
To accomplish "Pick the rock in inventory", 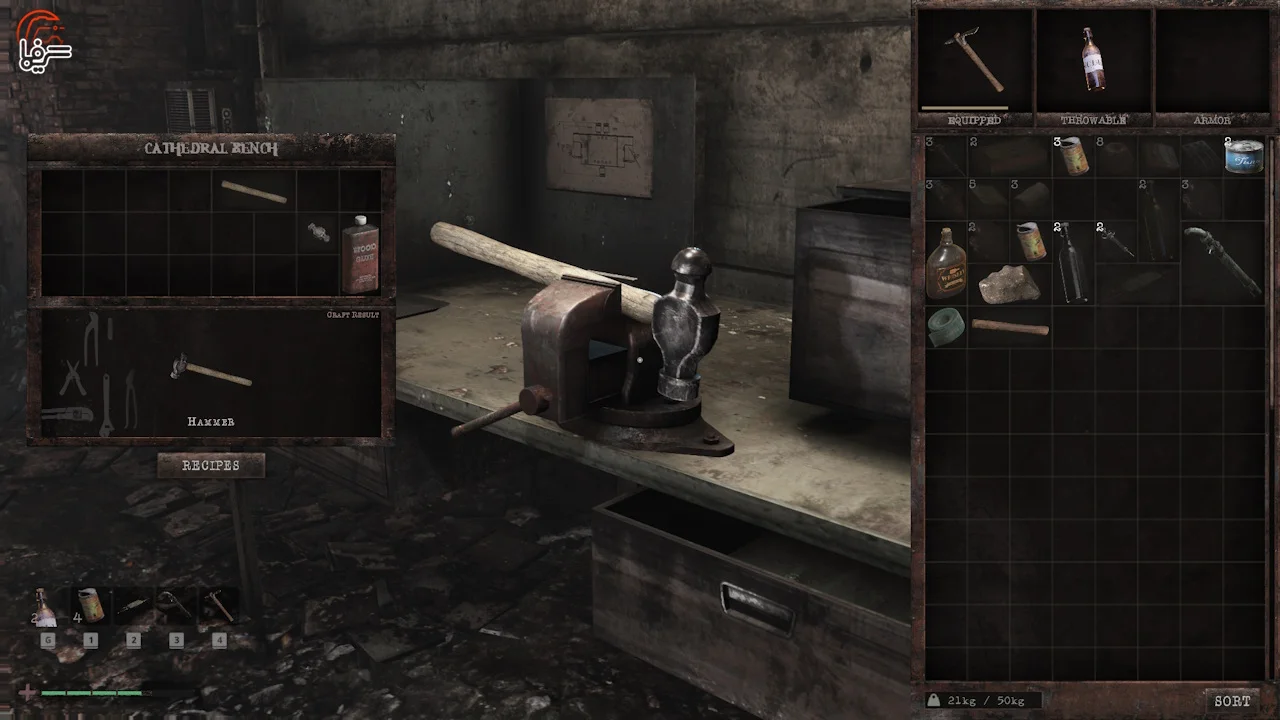I will coord(1008,285).
